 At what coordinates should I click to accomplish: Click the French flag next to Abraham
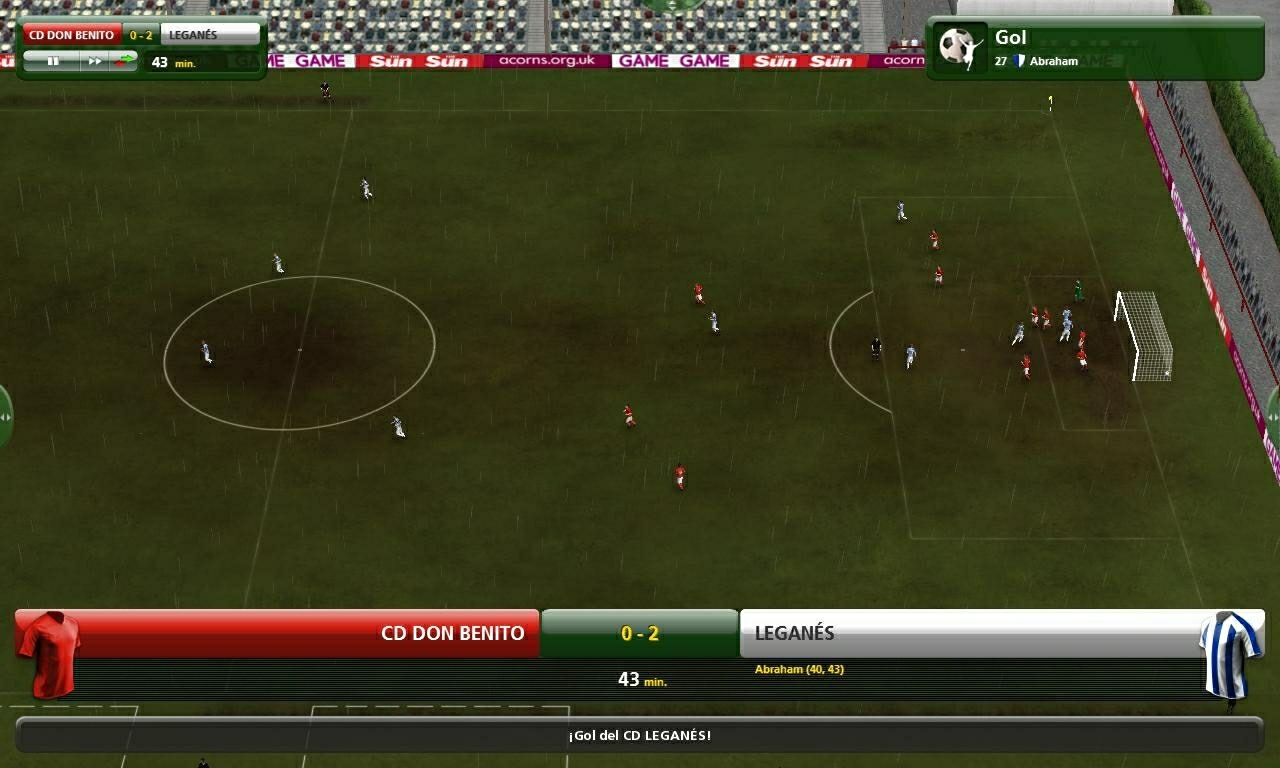(1020, 60)
